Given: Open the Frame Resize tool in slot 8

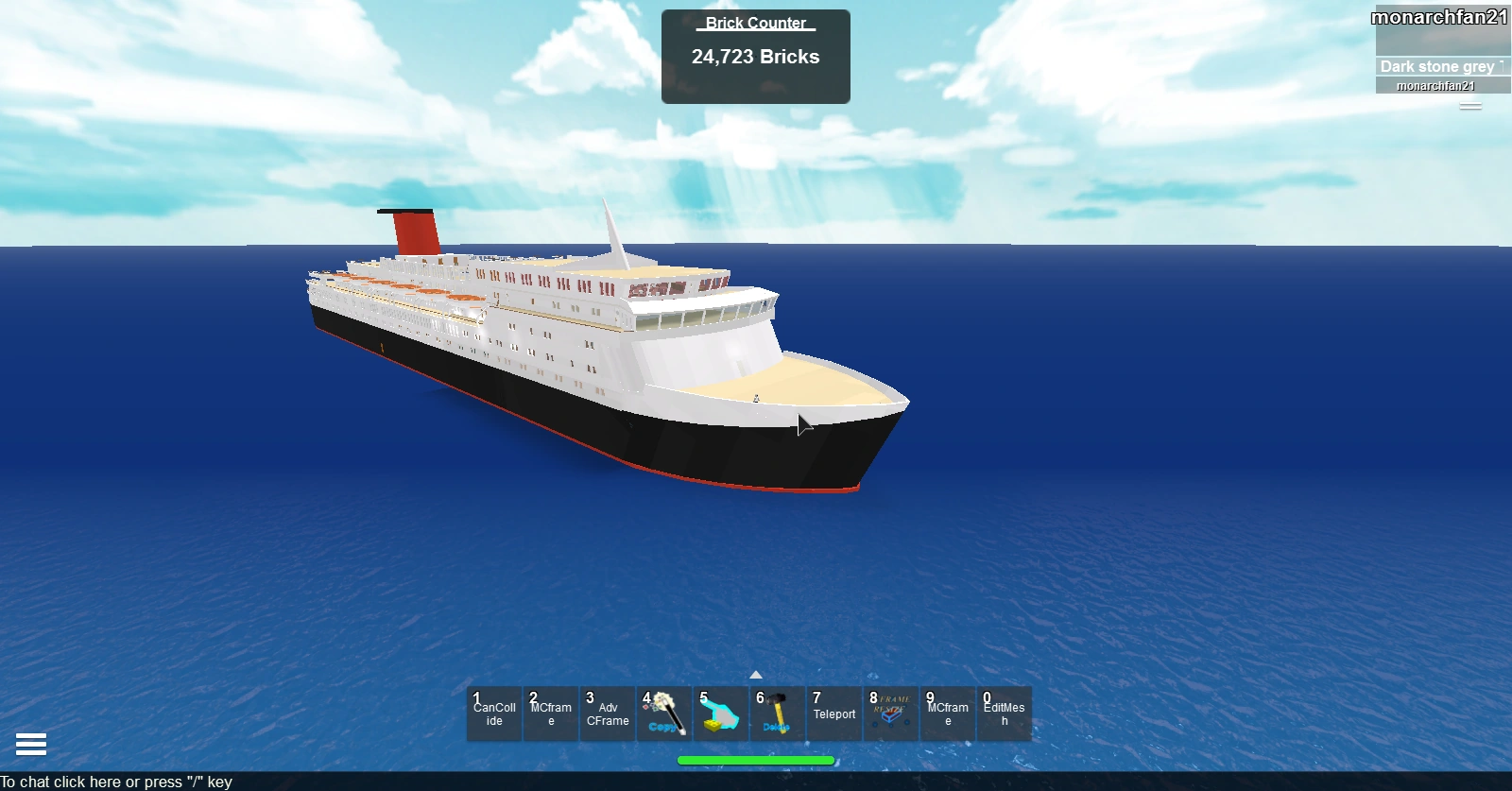Looking at the screenshot, I should coord(891,714).
